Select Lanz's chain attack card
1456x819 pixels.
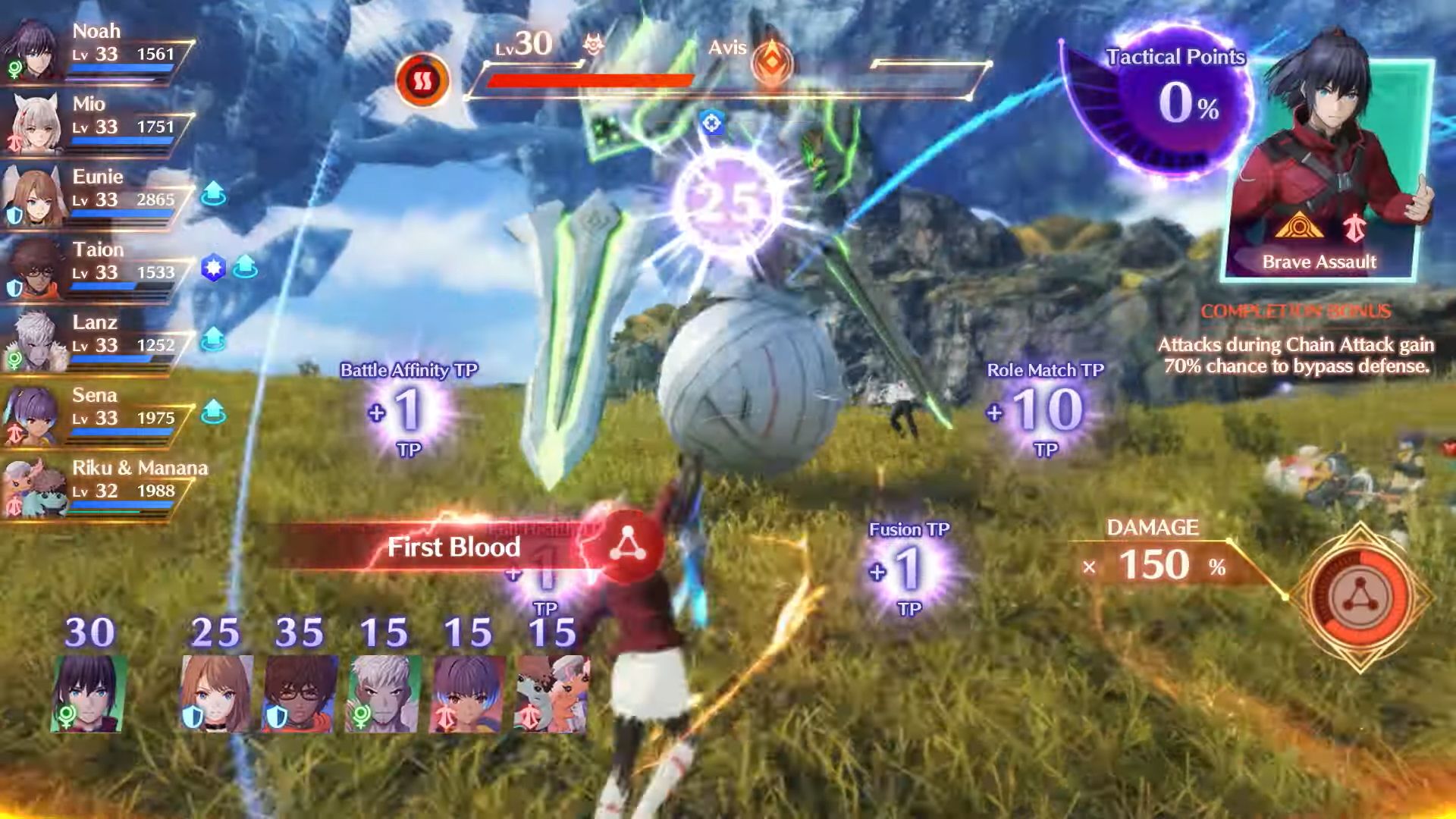pyautogui.click(x=384, y=692)
